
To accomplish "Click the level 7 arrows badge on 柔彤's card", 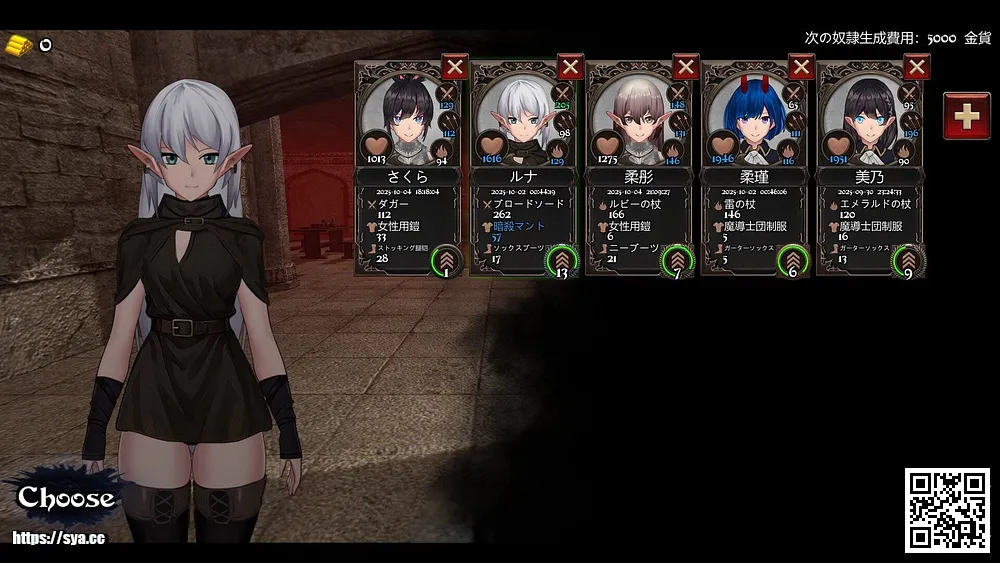I will tap(677, 261).
